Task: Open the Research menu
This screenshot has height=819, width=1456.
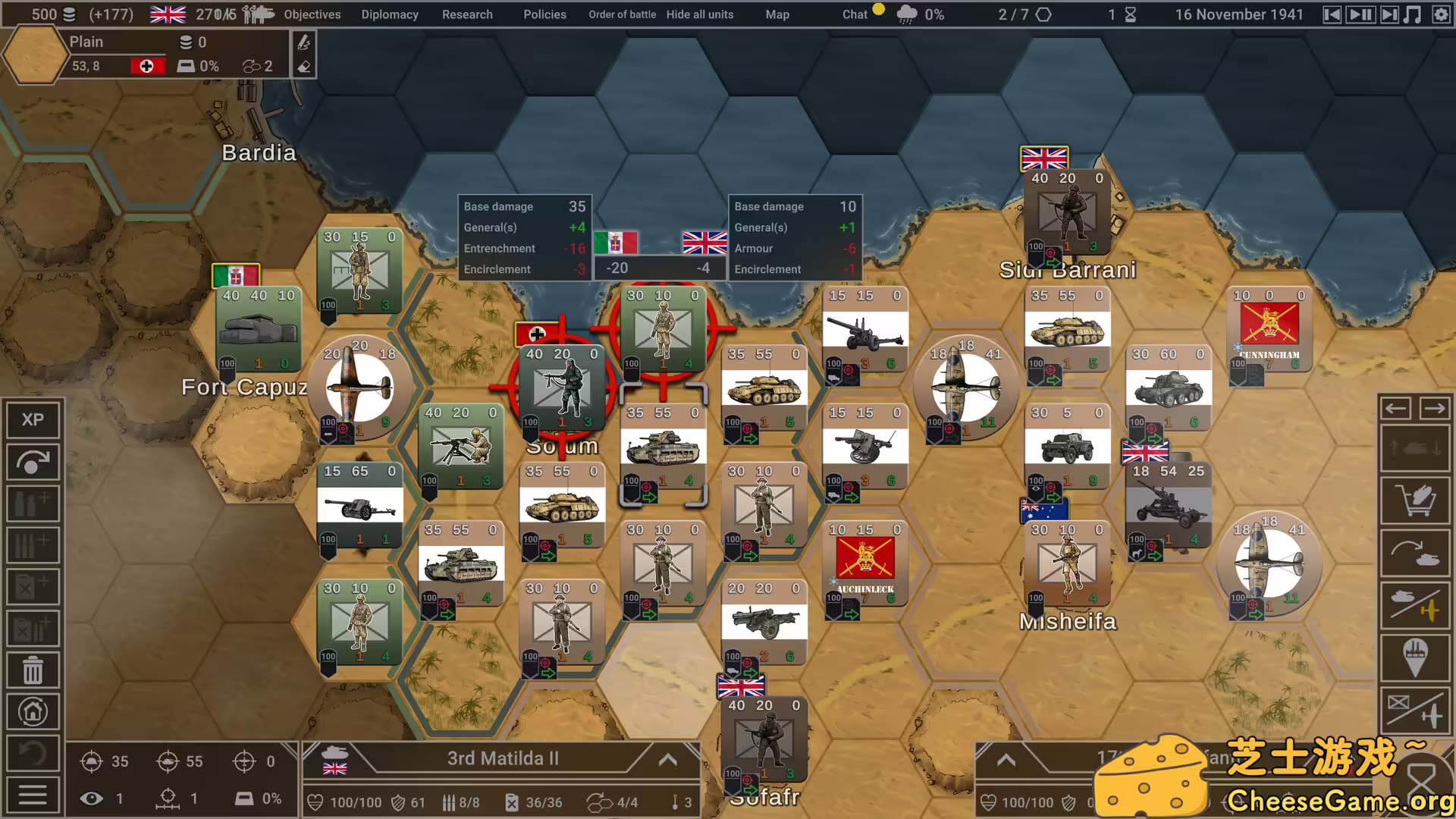Action: tap(467, 14)
